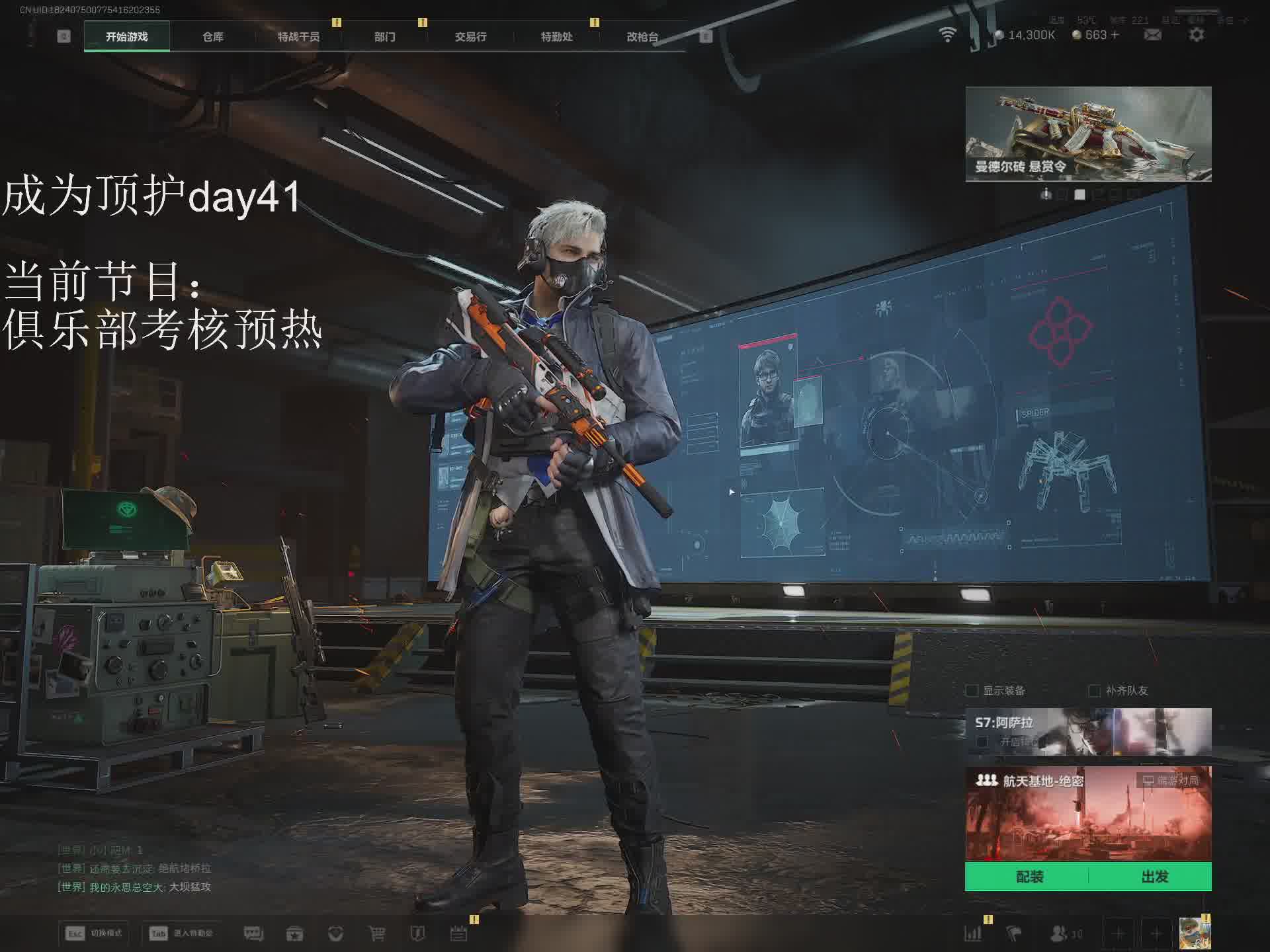
Task: Open the mail envelope inbox
Action: [x=1153, y=35]
